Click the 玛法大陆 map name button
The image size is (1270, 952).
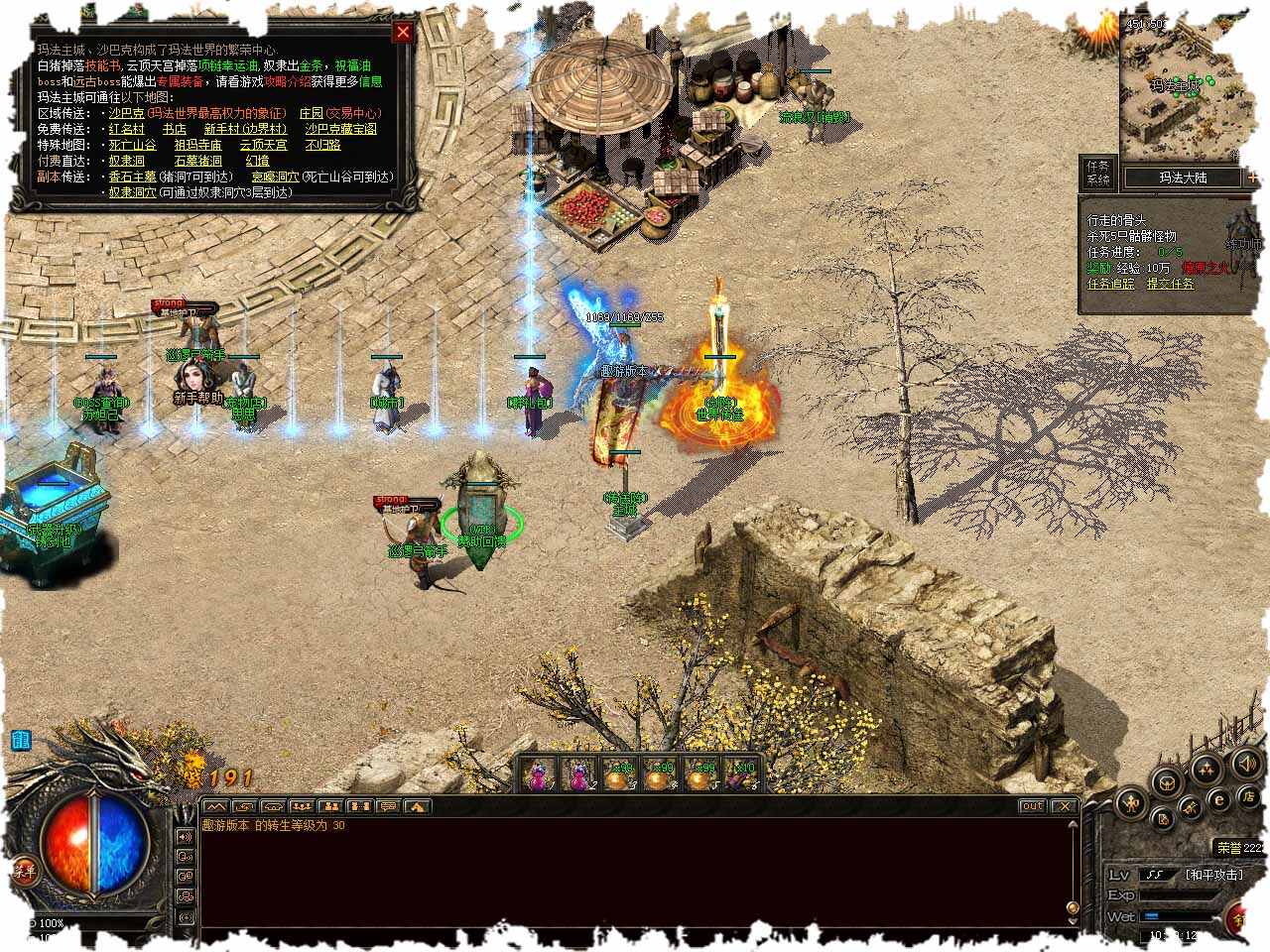pyautogui.click(x=1183, y=178)
